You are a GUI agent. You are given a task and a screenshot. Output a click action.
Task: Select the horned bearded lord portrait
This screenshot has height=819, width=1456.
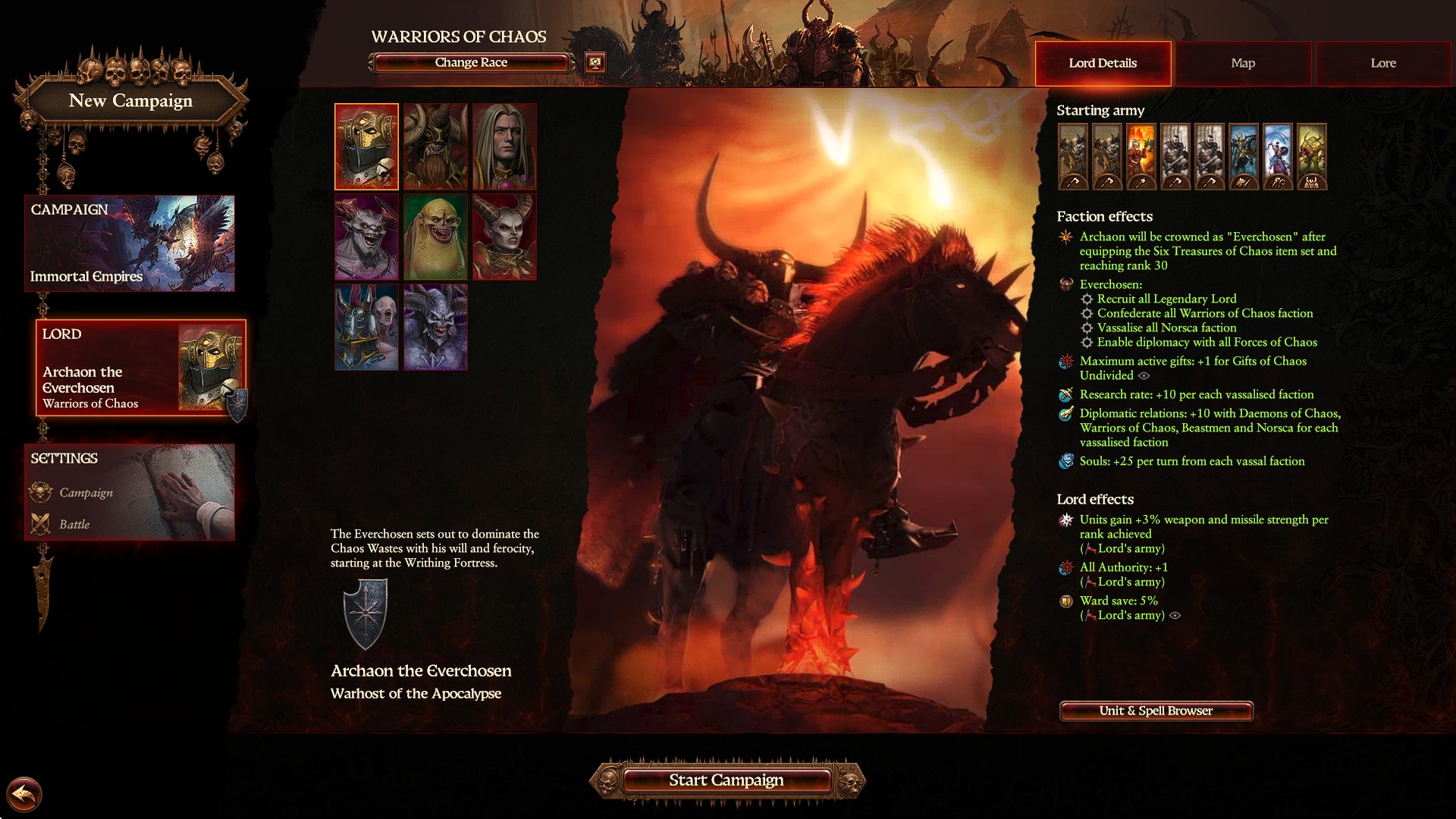[x=435, y=146]
